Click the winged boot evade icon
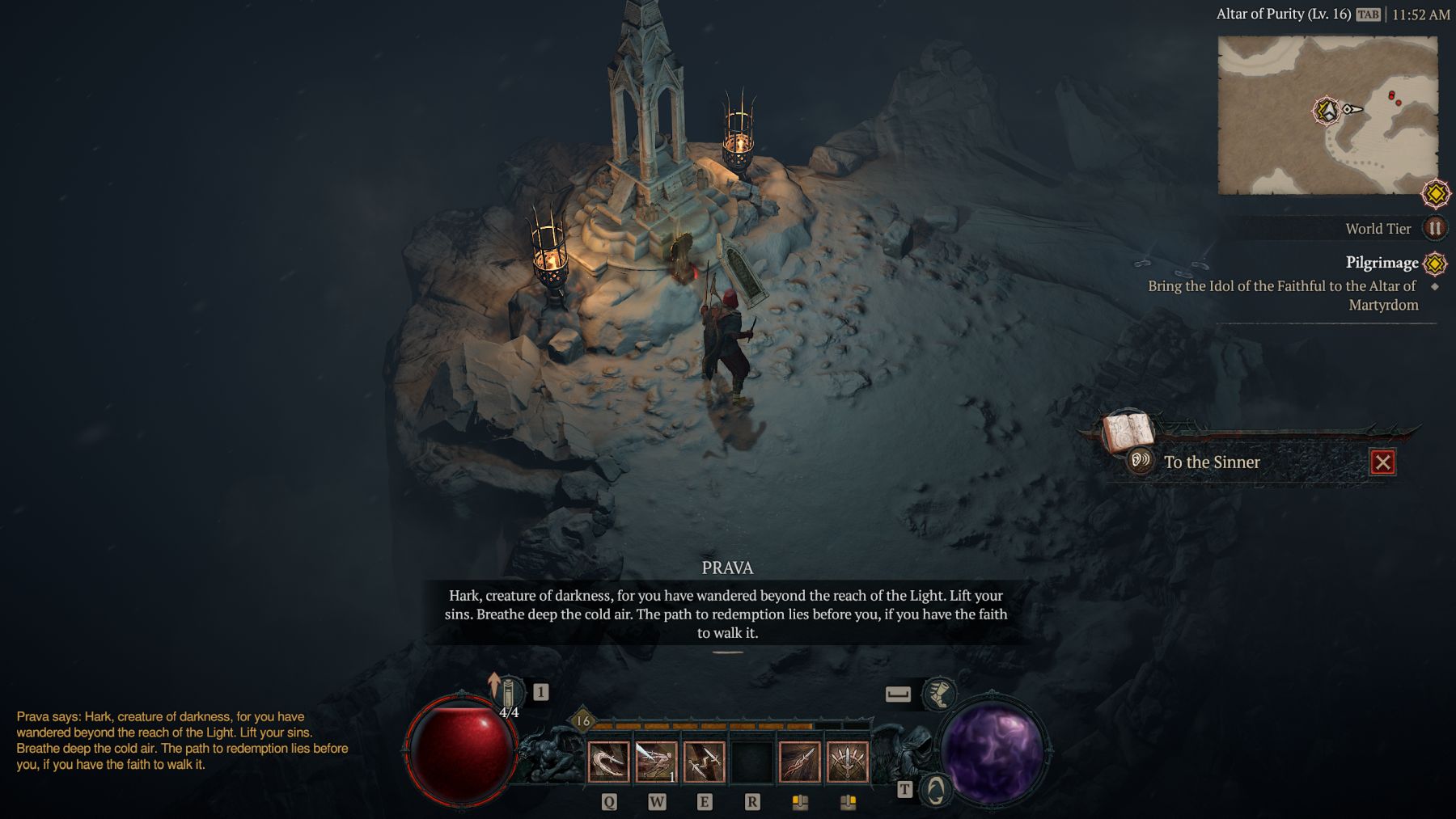 938,694
